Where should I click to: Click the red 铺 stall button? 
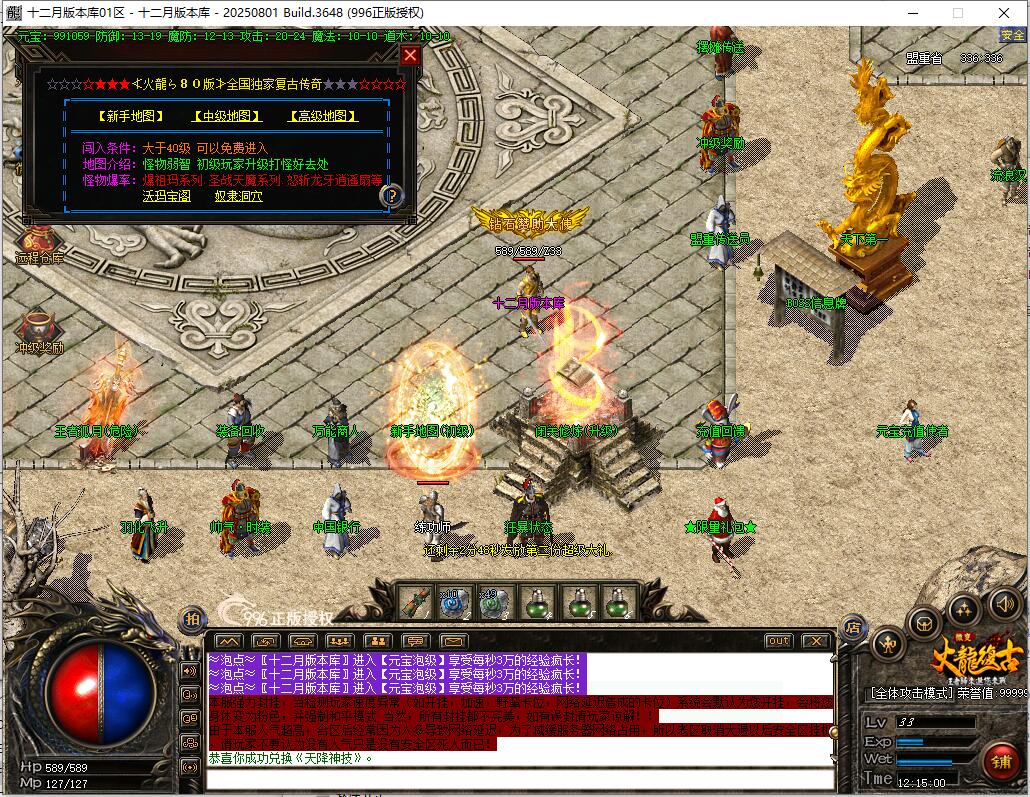pyautogui.click(x=999, y=762)
